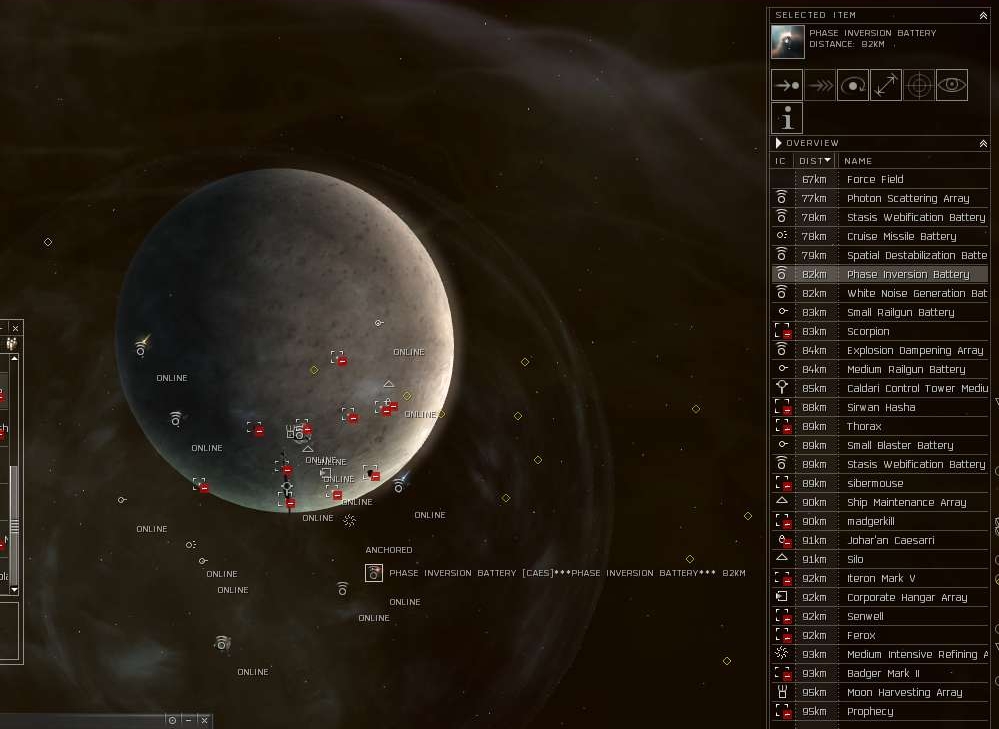Screen dimensions: 999x729
Task: Select Scorpion in the overview list
Action: (868, 332)
